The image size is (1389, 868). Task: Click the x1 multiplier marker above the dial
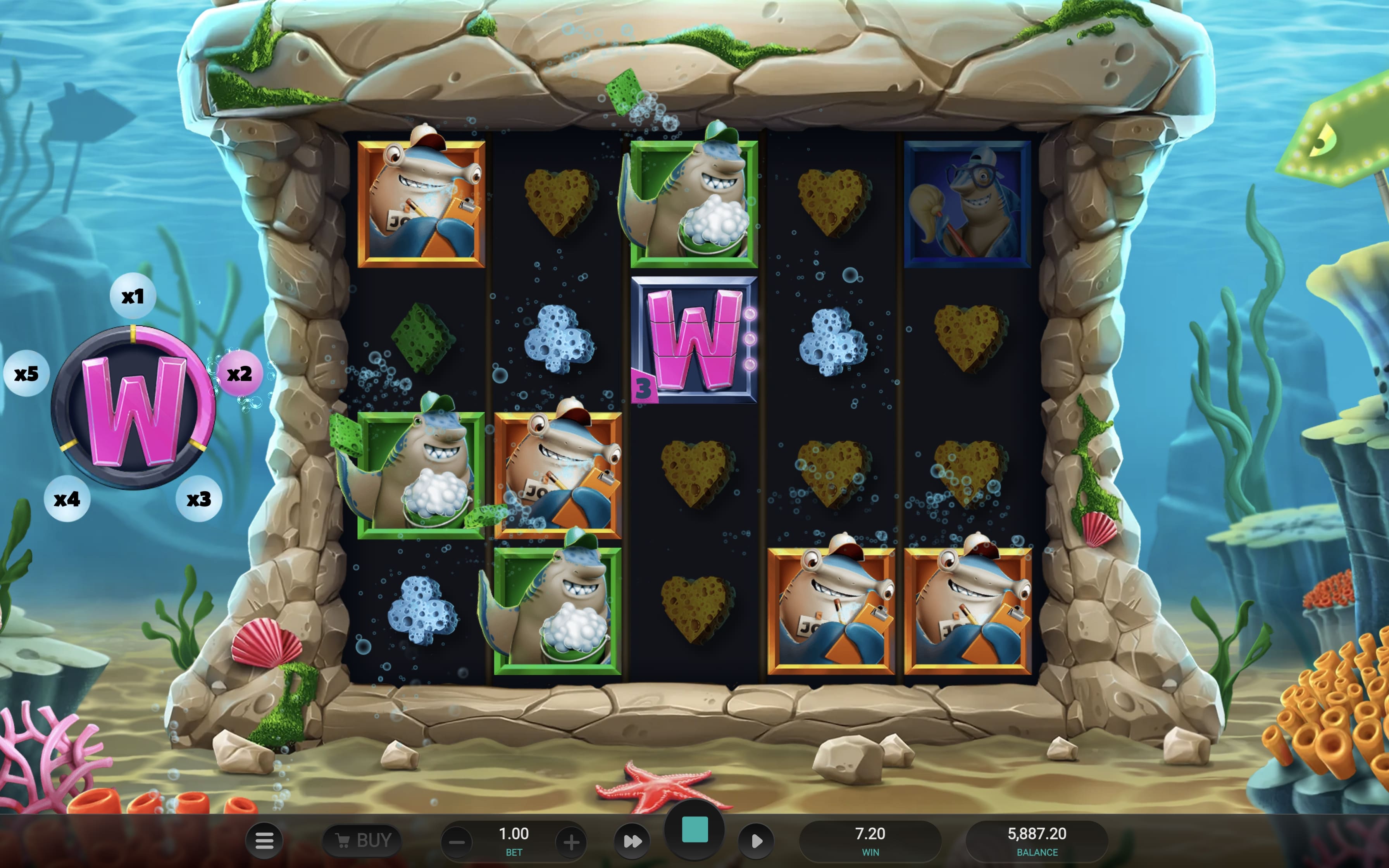133,294
